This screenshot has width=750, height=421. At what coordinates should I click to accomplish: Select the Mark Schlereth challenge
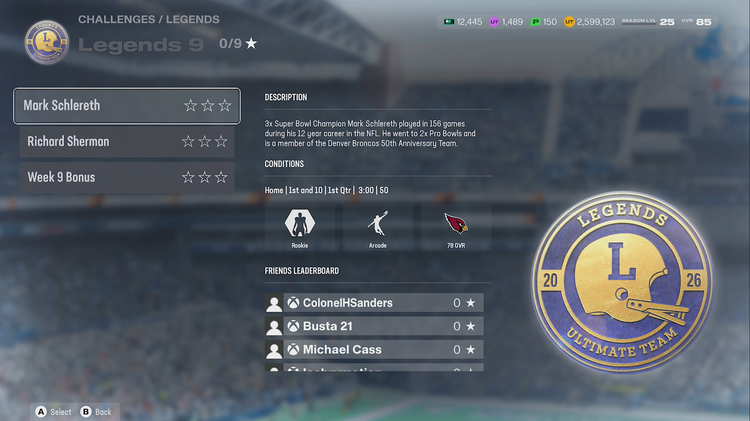(x=126, y=105)
